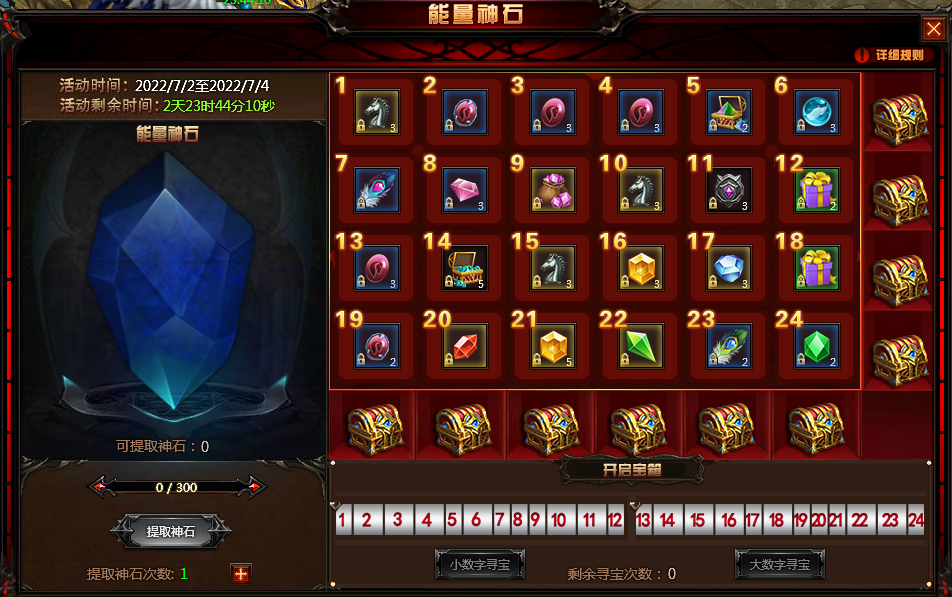This screenshot has height=597, width=952.
Task: Pick the pink diamond in slot 8
Action: (465, 190)
